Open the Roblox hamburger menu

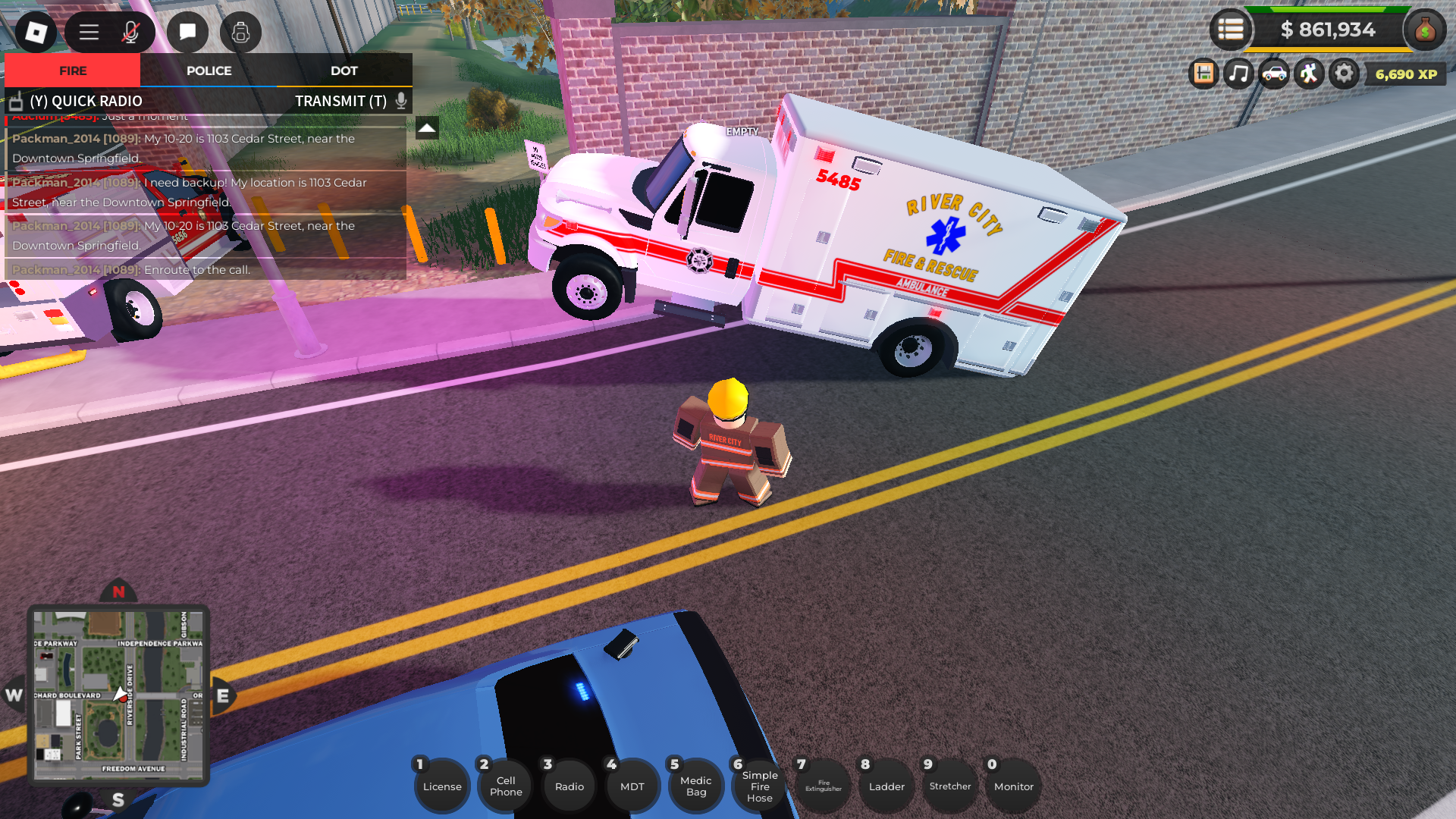[x=87, y=32]
